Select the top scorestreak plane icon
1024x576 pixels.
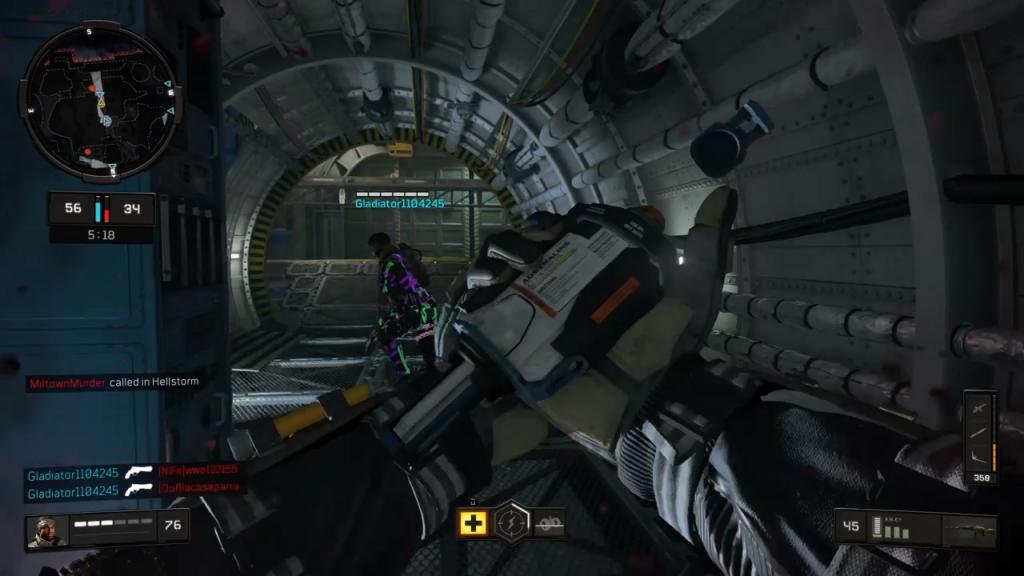(981, 408)
